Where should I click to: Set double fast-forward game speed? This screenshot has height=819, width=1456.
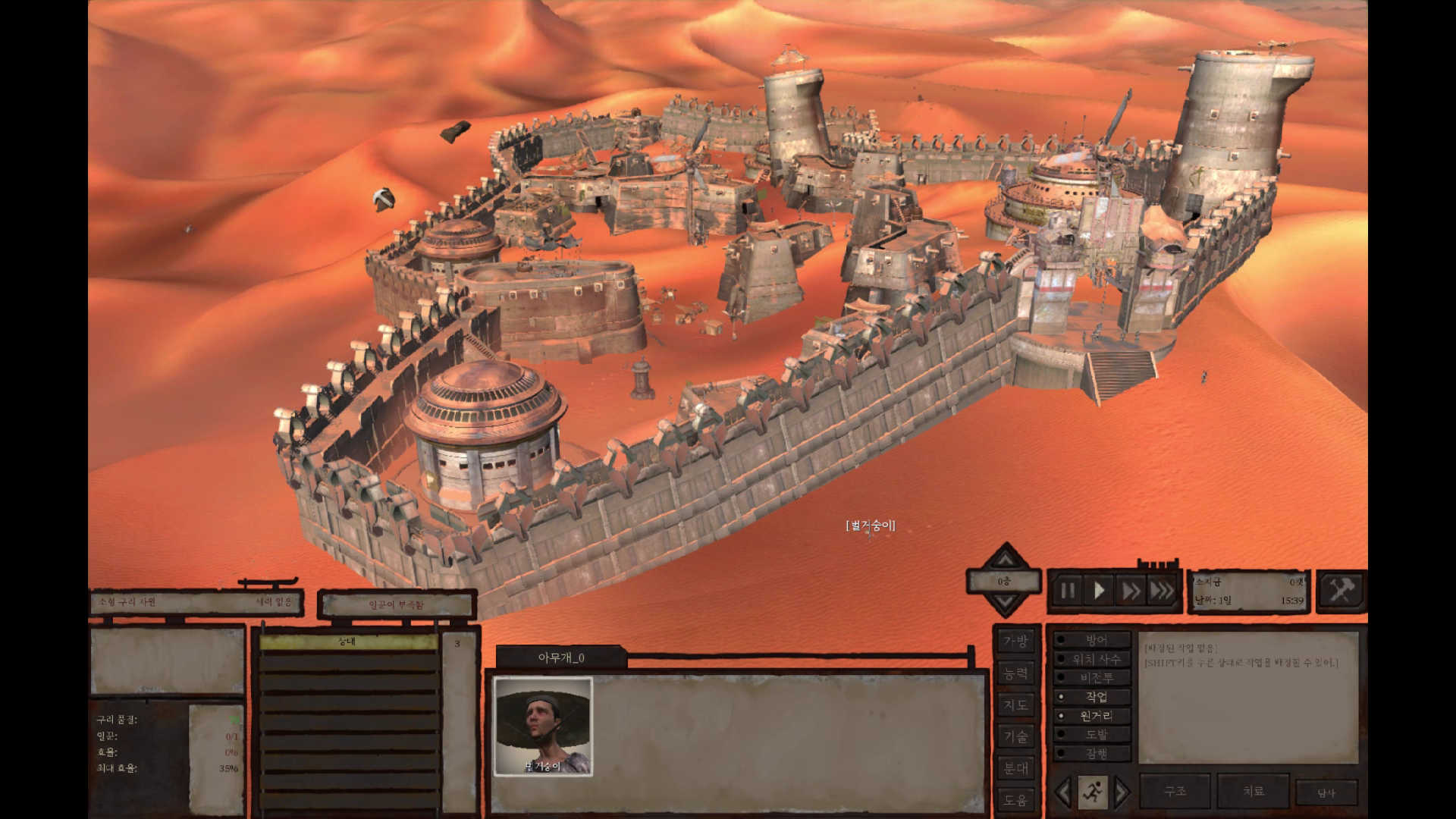(x=1131, y=591)
